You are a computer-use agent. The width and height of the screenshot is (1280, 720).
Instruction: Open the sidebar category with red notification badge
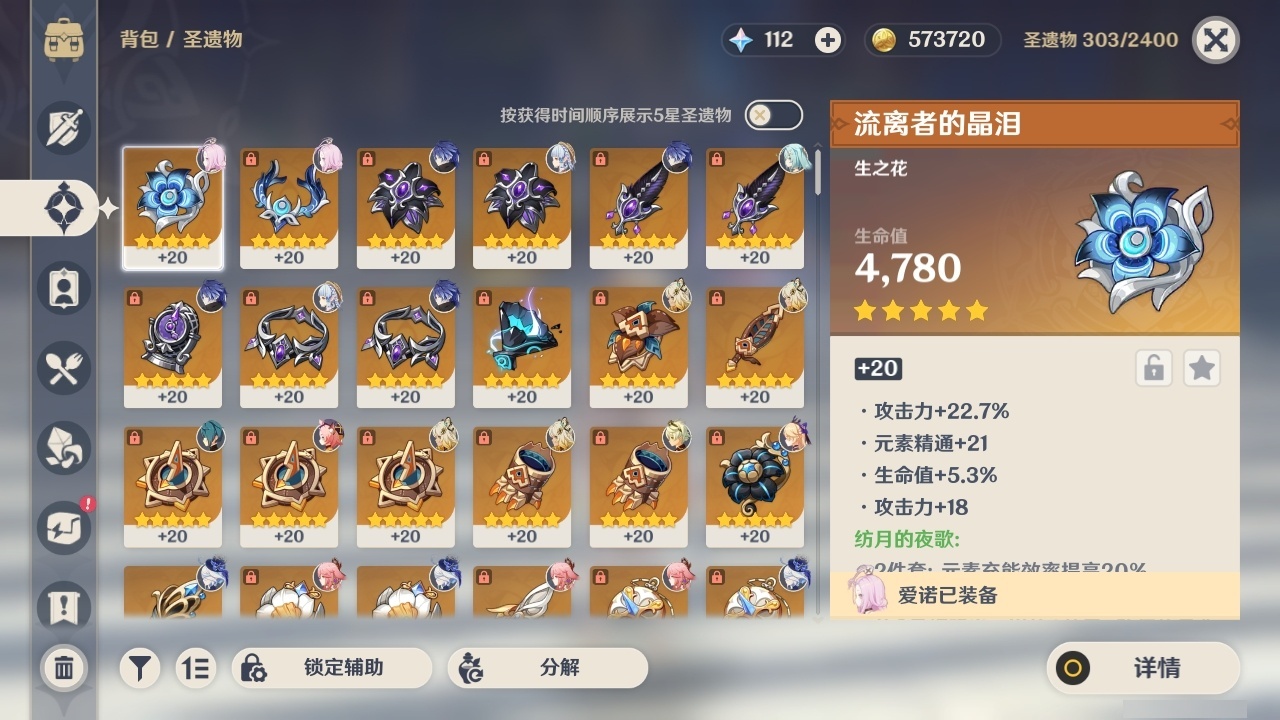62,528
